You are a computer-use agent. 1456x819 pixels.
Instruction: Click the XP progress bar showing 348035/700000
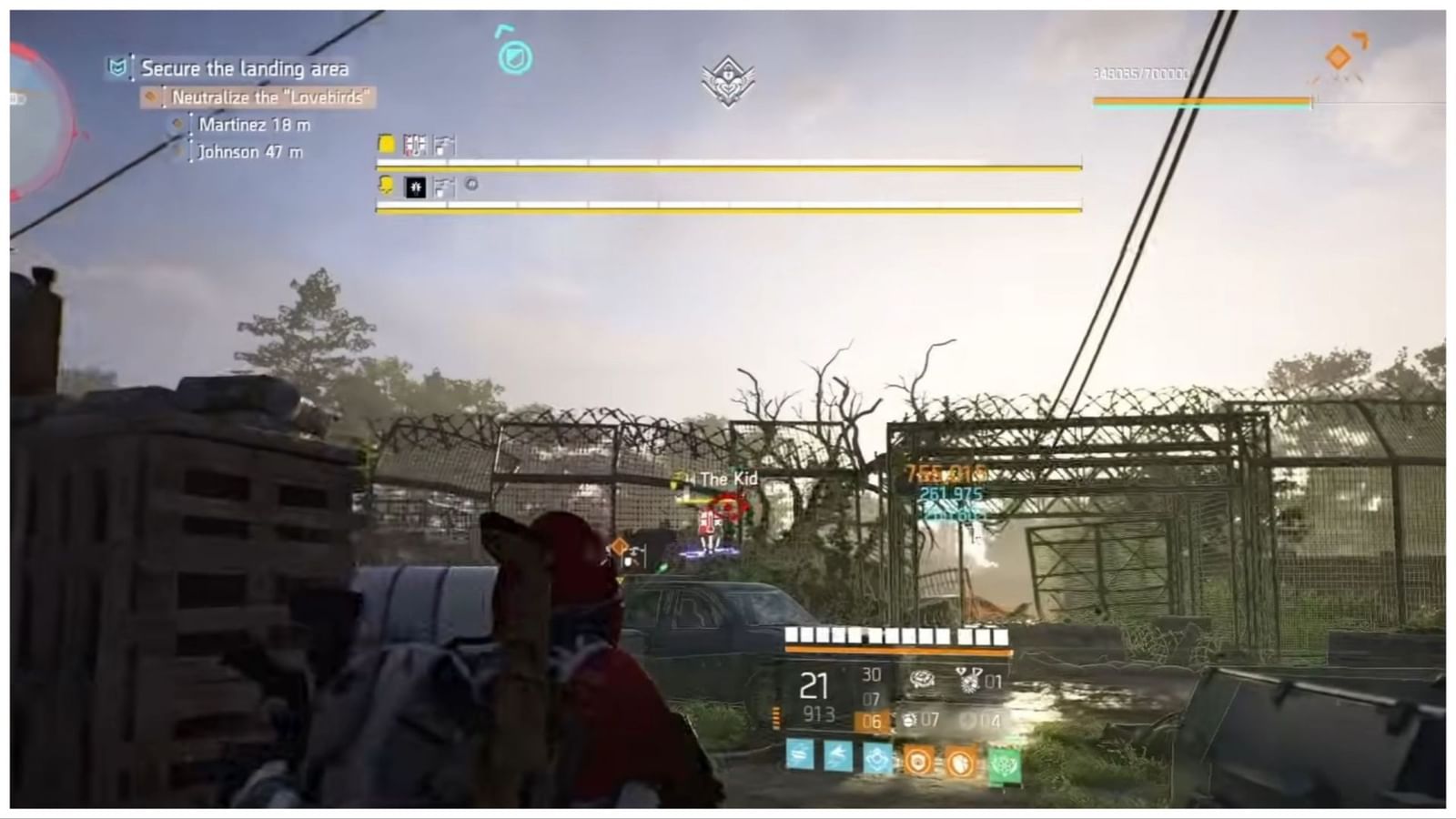click(x=1201, y=101)
